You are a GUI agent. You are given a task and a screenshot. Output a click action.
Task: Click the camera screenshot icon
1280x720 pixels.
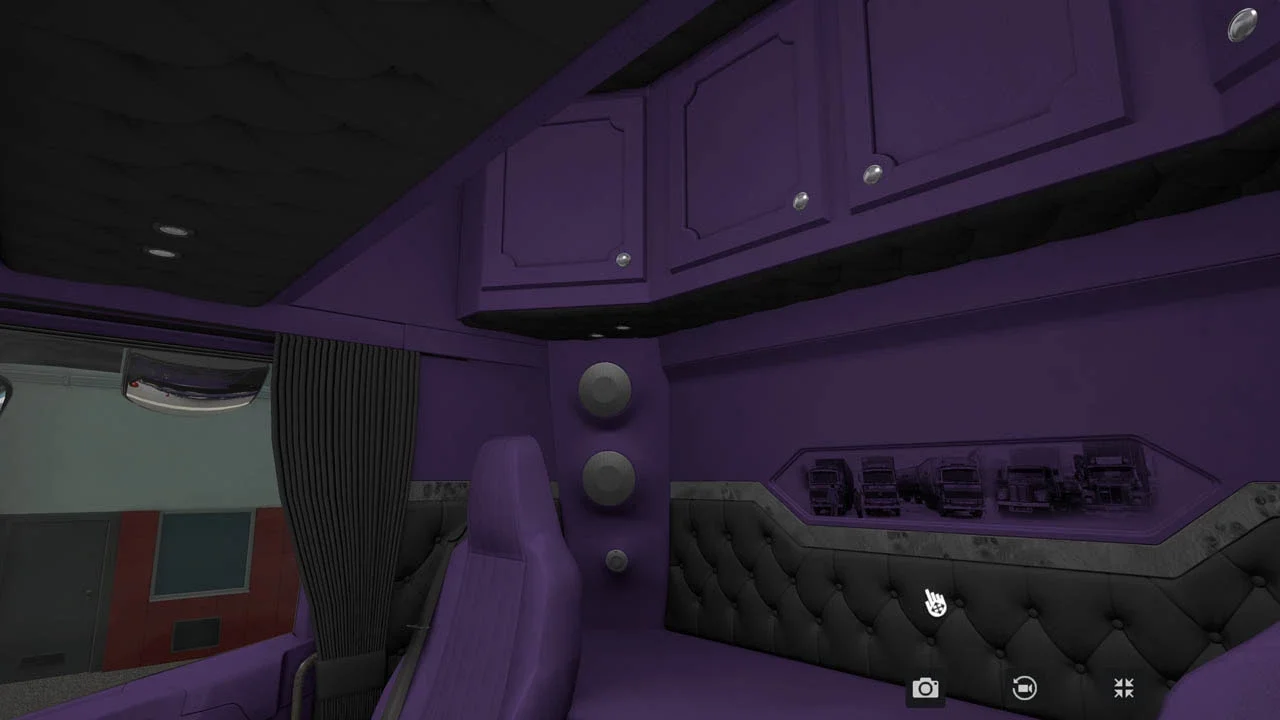pos(925,688)
